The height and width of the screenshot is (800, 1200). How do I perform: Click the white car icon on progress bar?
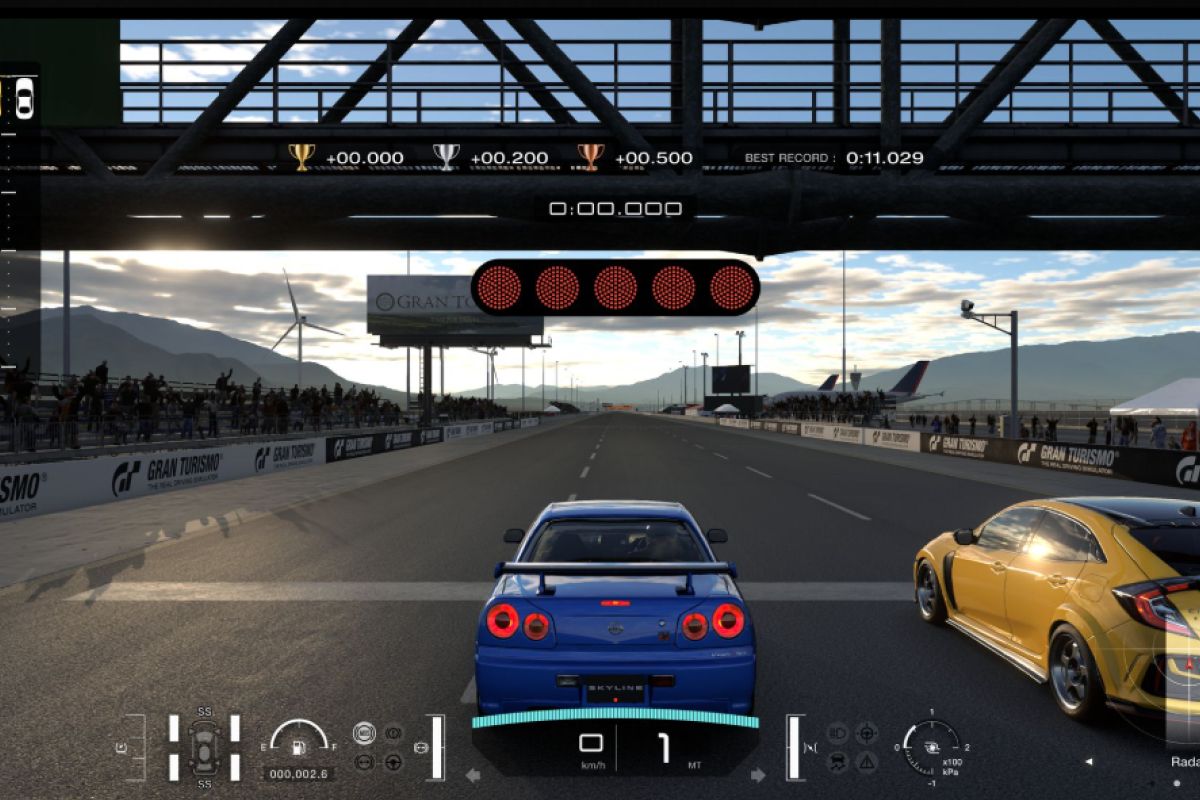point(24,98)
